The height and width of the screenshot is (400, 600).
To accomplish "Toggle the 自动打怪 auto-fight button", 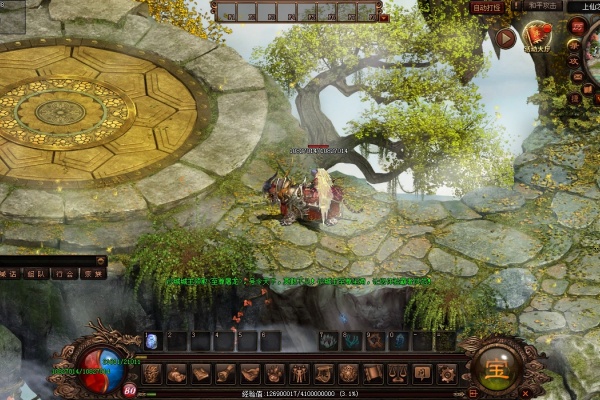I will [487, 7].
